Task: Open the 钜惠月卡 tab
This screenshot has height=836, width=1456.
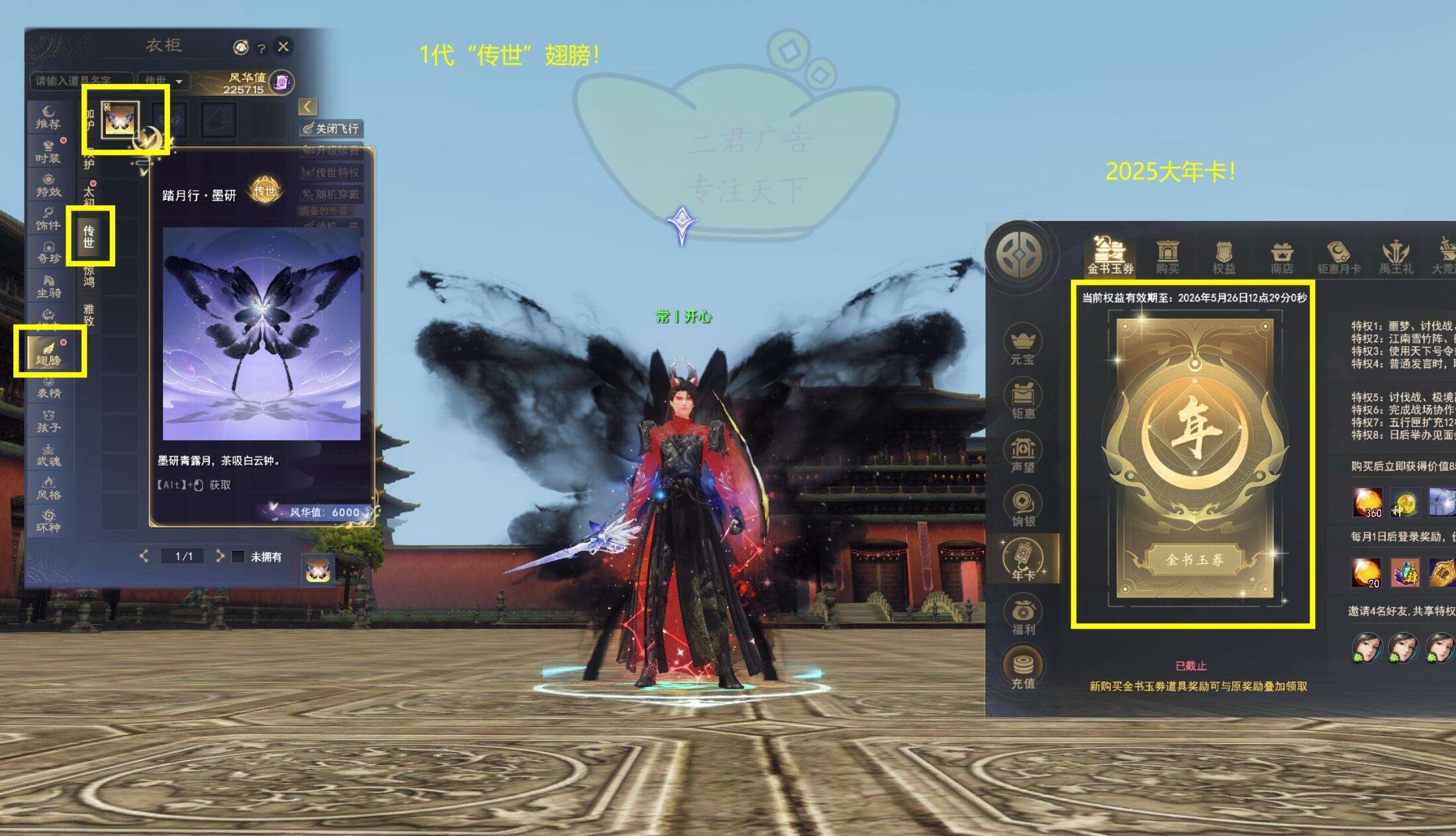Action: click(1338, 257)
